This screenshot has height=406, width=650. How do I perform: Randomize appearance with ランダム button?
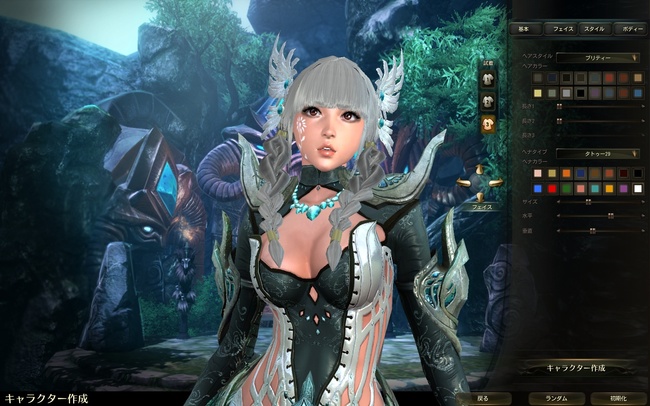(556, 397)
